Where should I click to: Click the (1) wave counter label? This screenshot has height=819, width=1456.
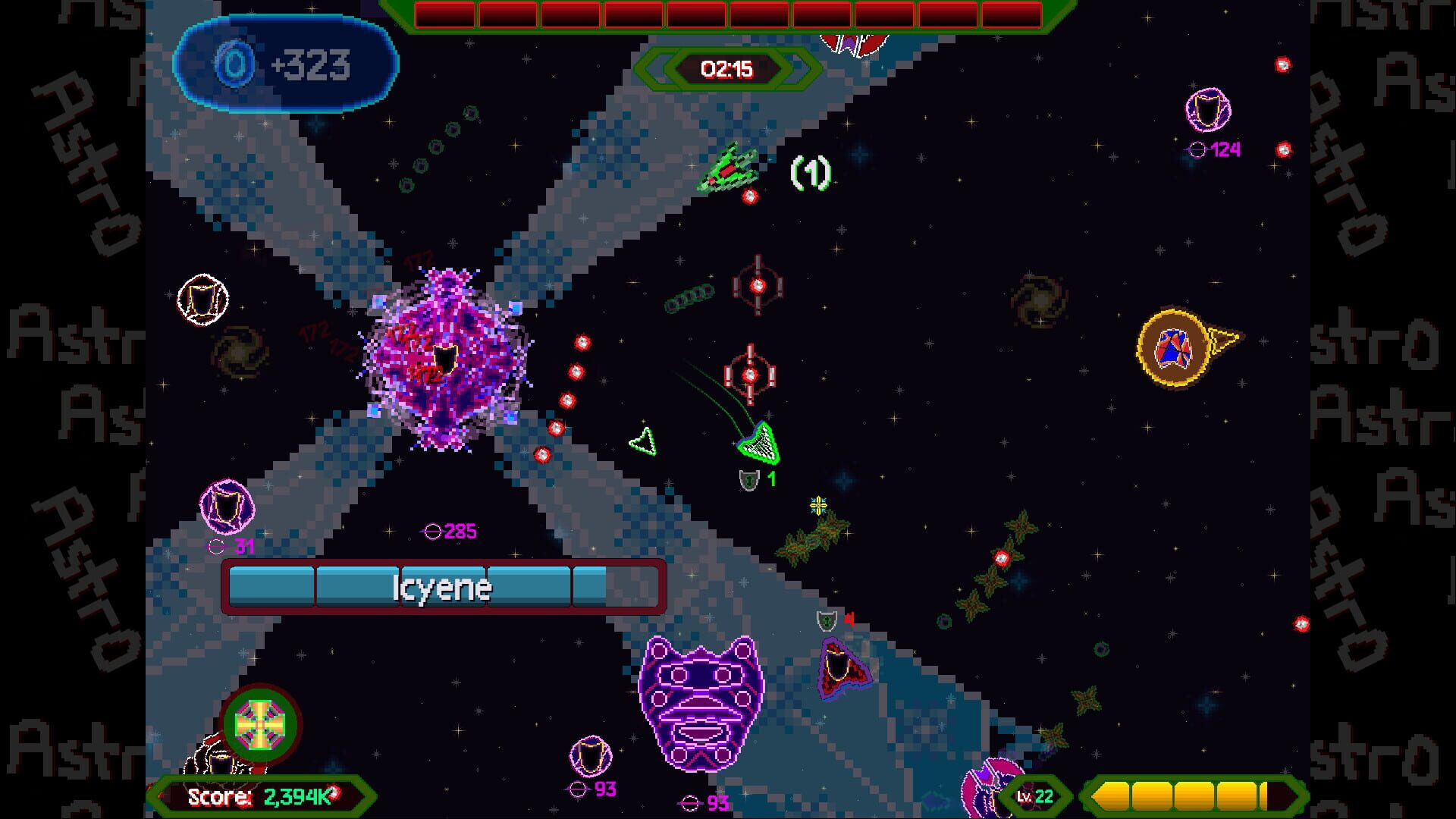coord(810,174)
